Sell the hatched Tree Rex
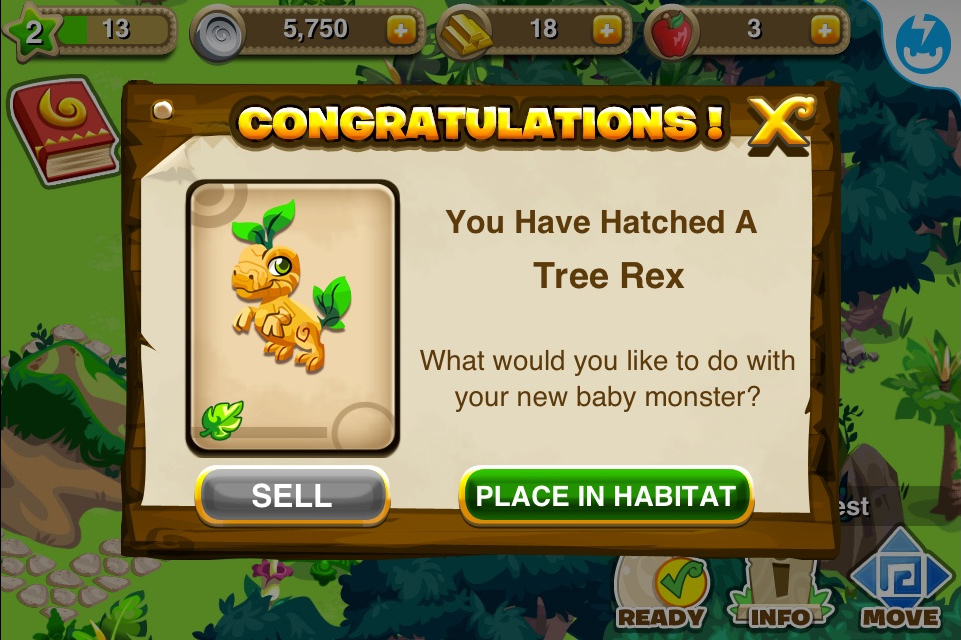 point(292,496)
